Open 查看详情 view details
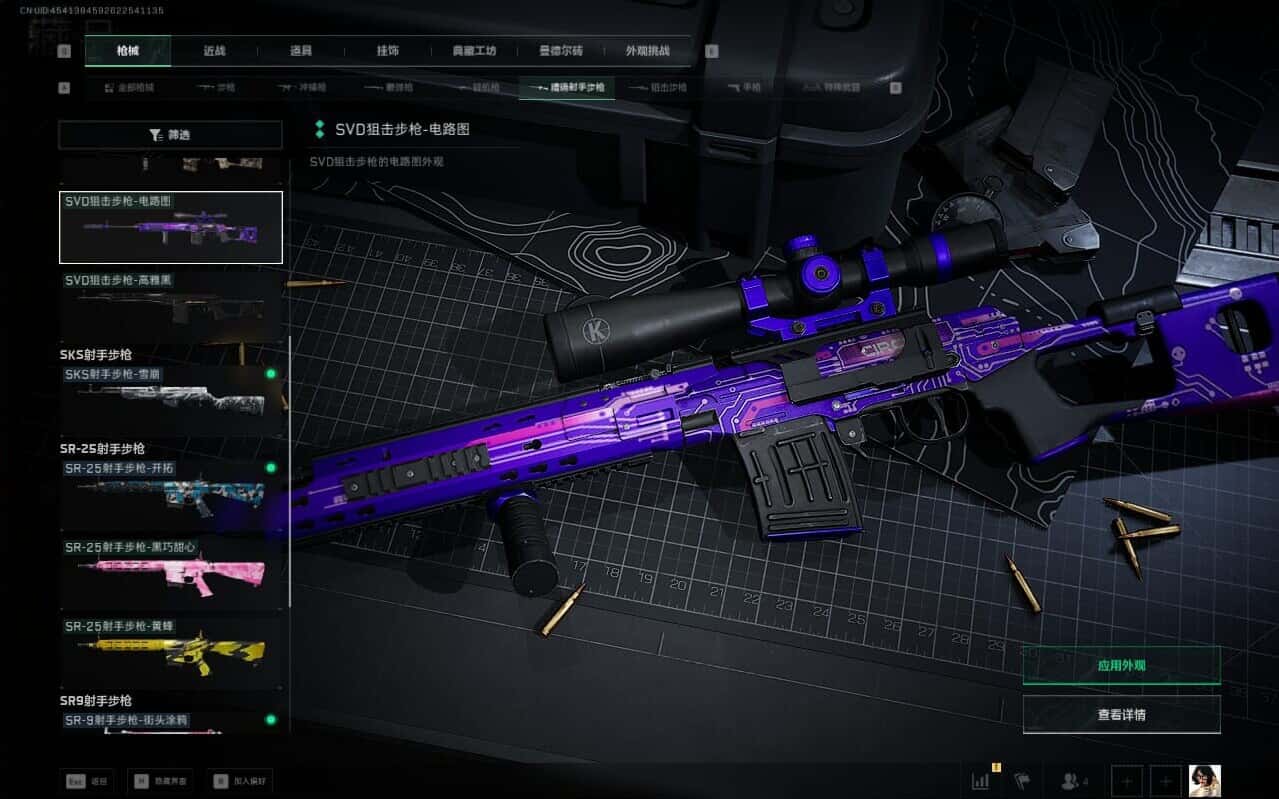This screenshot has height=799, width=1279. pos(1121,715)
